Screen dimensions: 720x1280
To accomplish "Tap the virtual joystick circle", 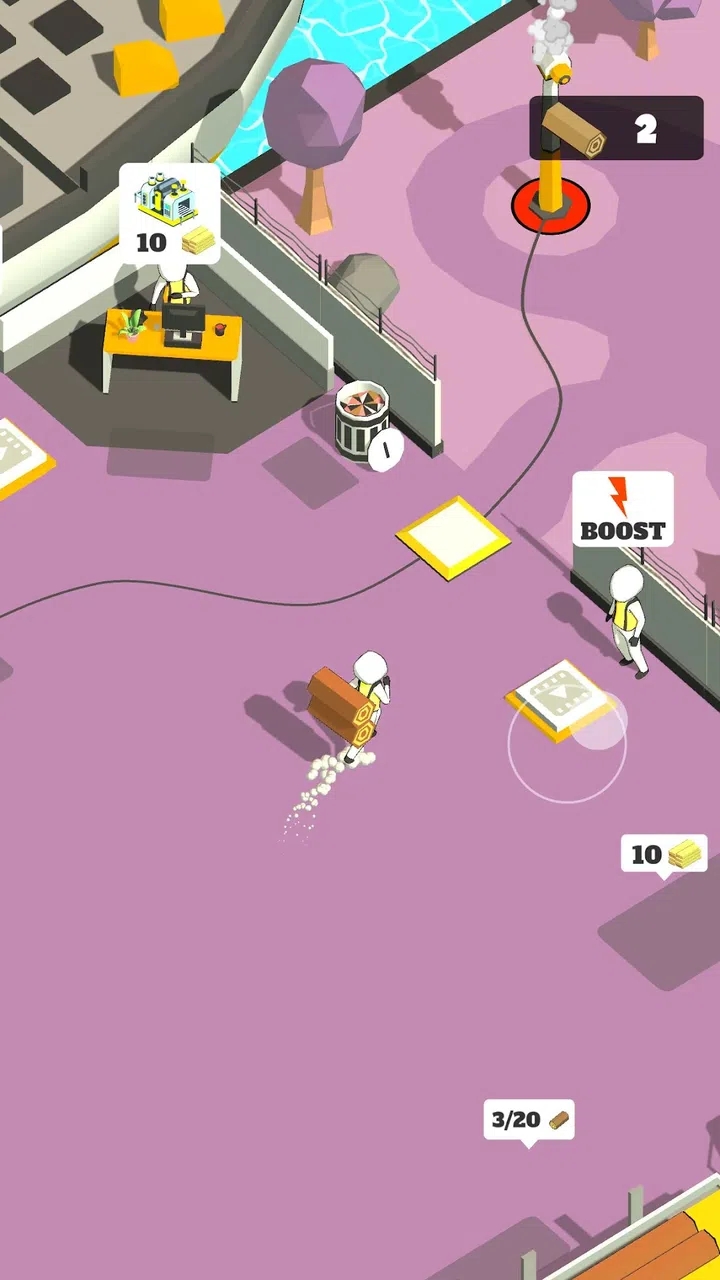I will pyautogui.click(x=567, y=742).
